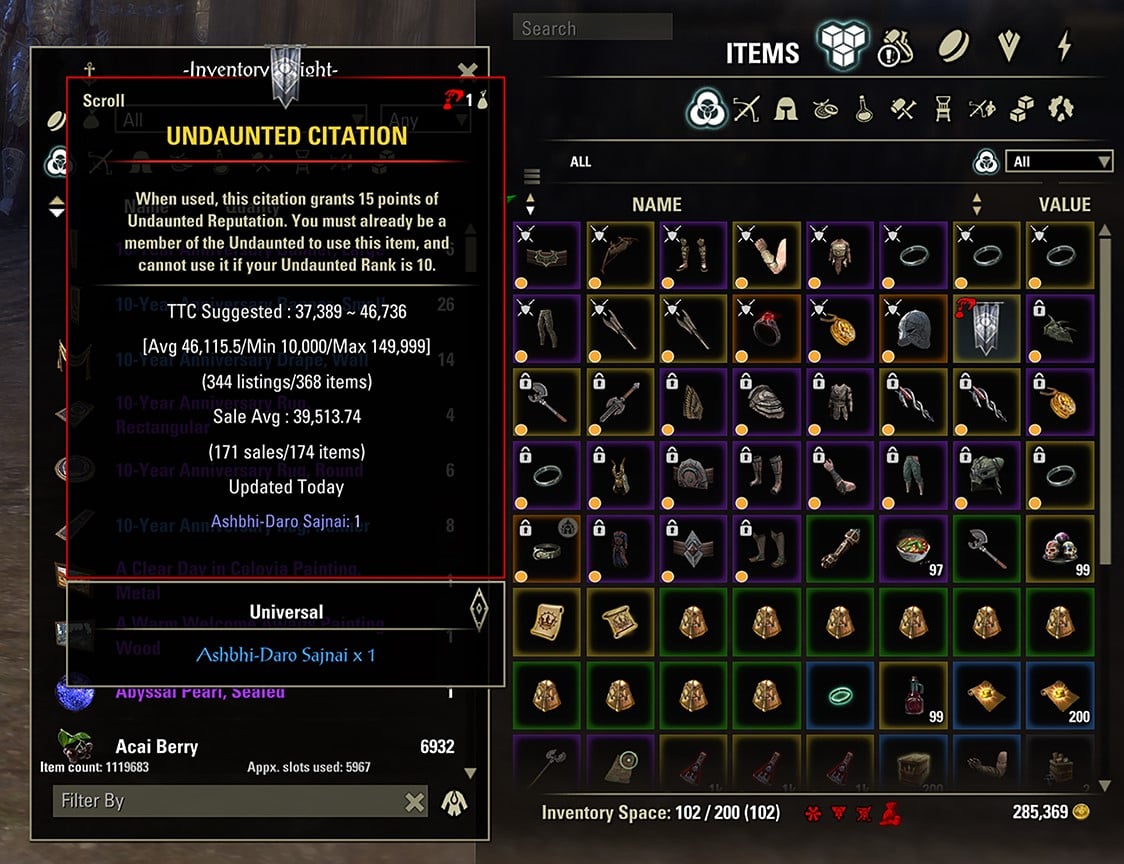This screenshot has width=1124, height=864.
Task: Click the Search field above the inventory
Action: click(x=592, y=28)
